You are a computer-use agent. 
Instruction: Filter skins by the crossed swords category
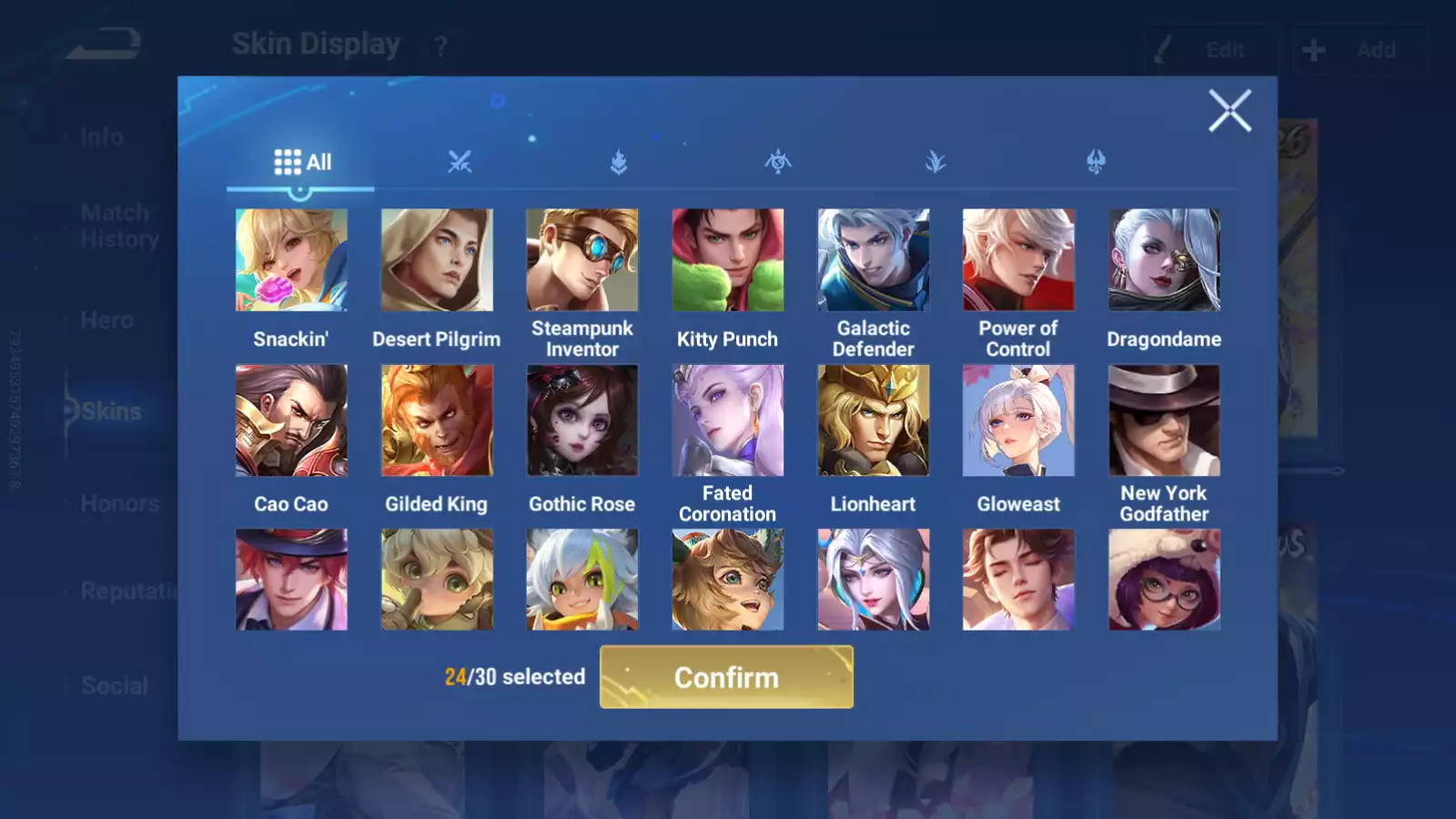tap(460, 163)
